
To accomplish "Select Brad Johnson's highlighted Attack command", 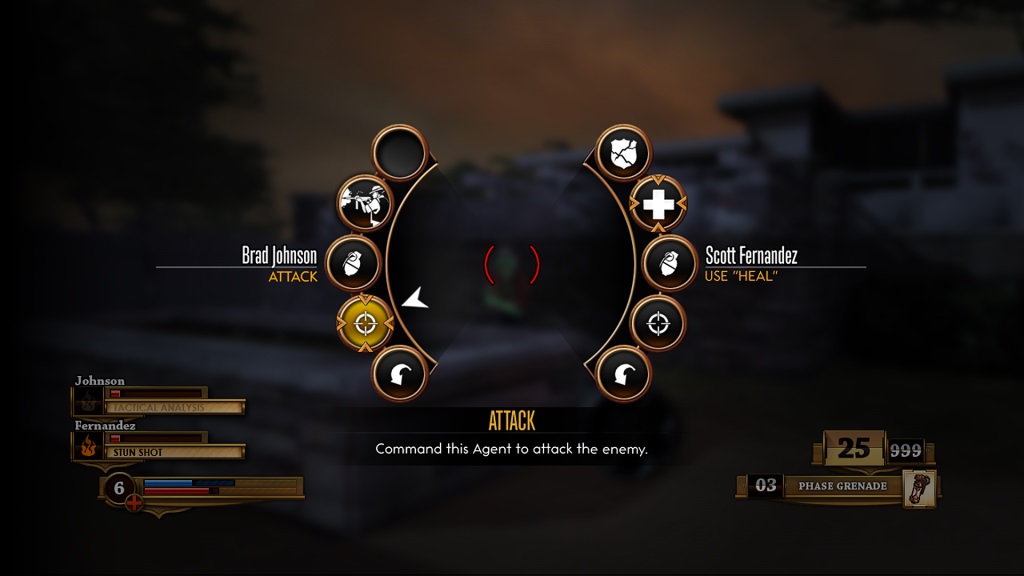I will click(365, 323).
